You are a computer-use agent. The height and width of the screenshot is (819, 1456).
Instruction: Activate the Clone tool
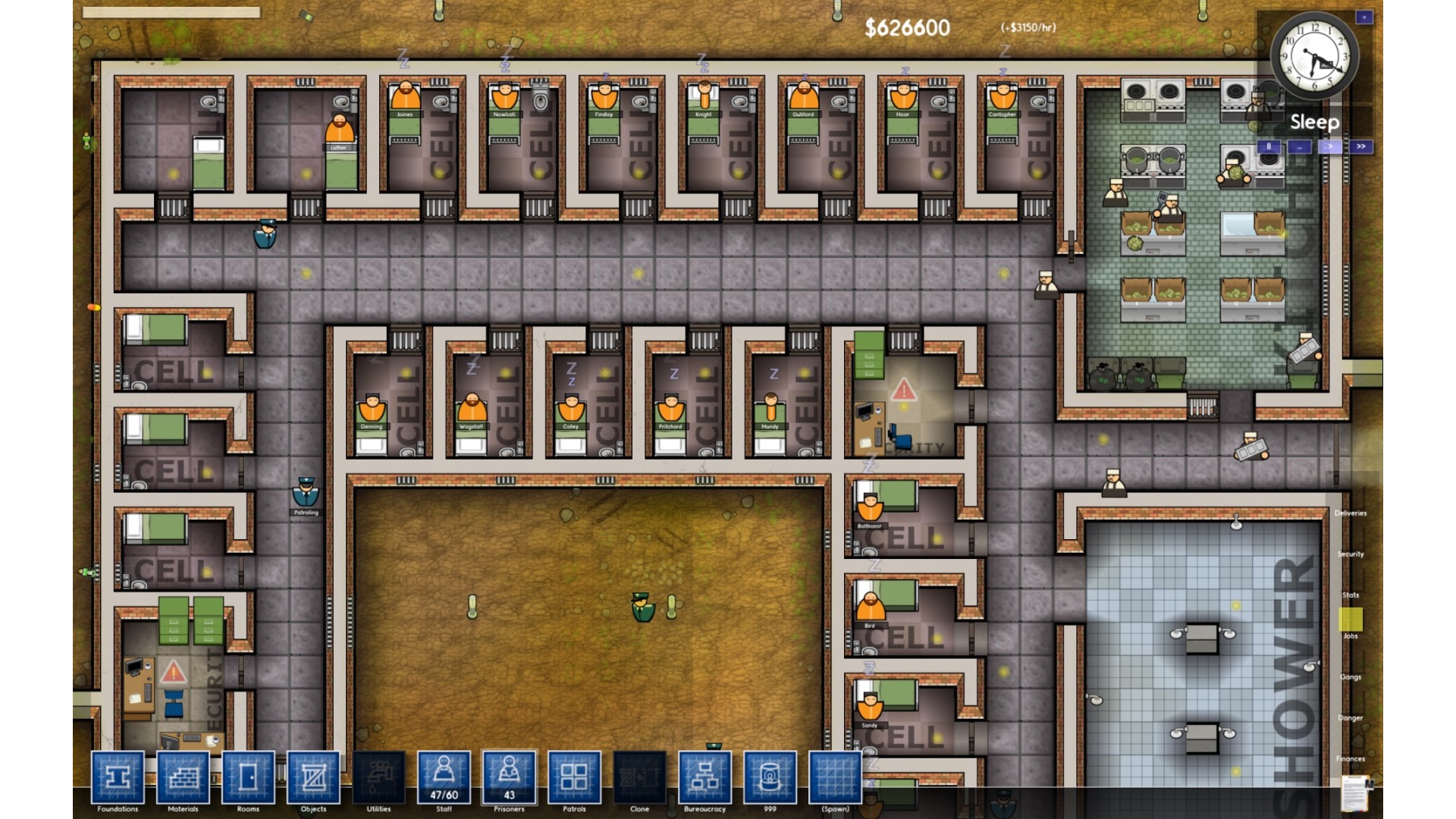tap(639, 777)
